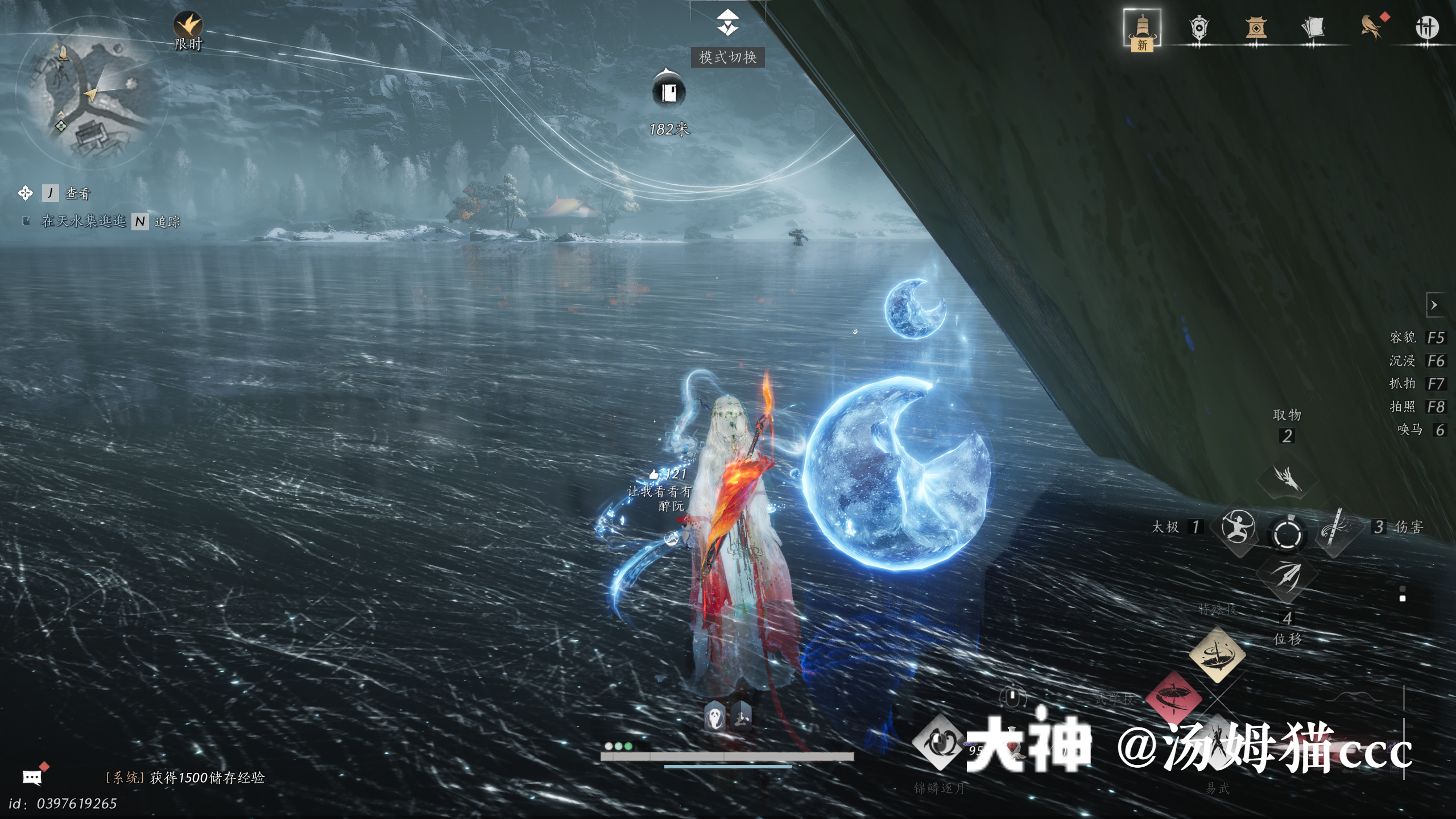Open the bird messenger icon with red dot
The image size is (1456, 819).
(1371, 27)
